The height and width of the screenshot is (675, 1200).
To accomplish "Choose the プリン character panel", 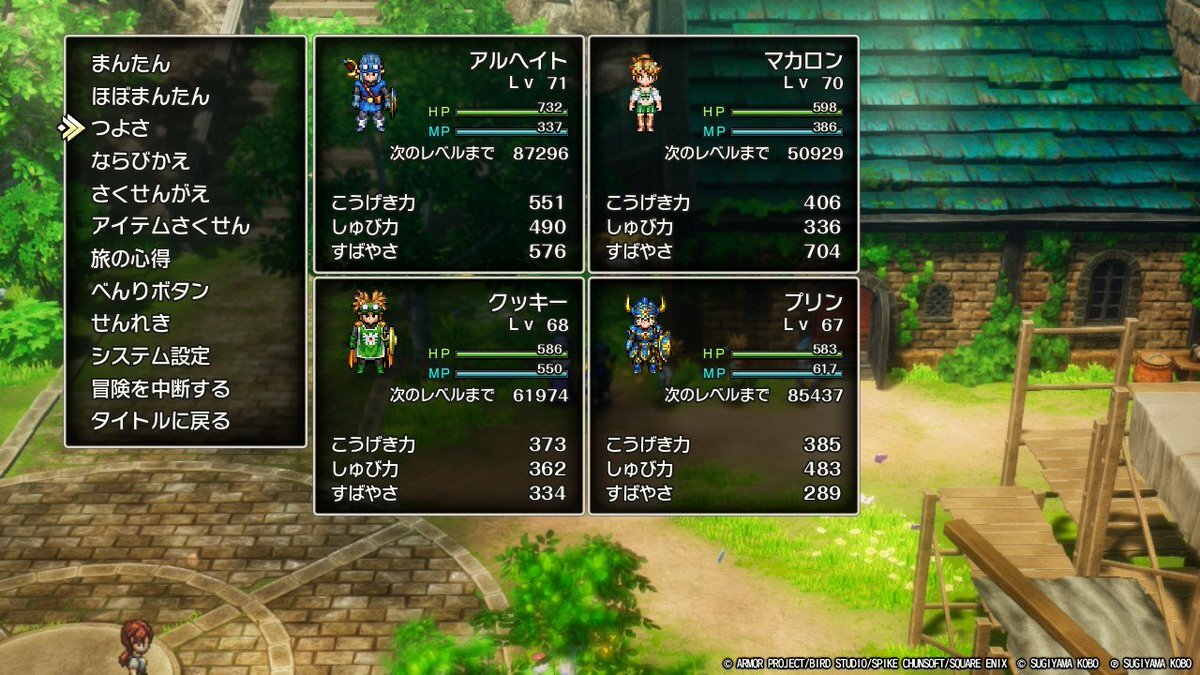I will click(723, 395).
